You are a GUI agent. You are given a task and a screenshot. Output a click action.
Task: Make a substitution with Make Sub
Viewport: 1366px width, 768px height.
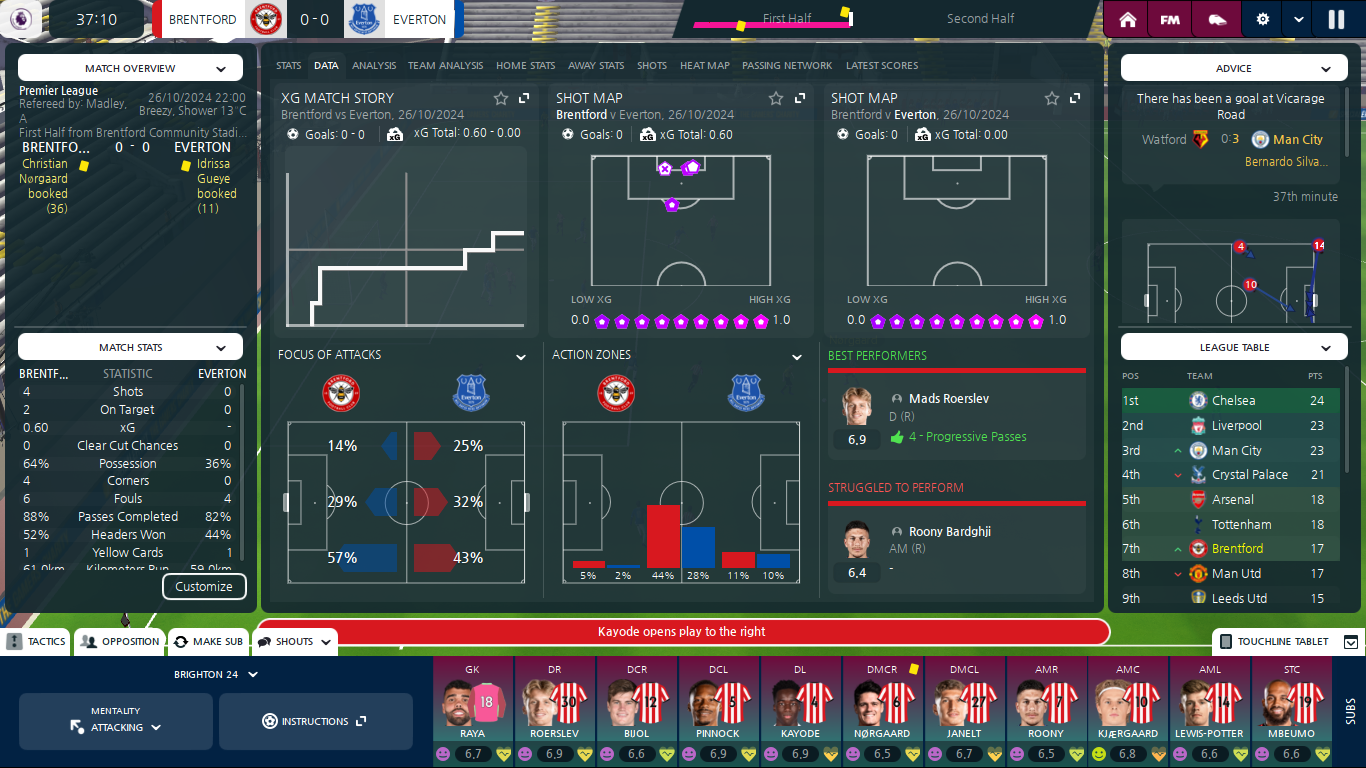pyautogui.click(x=208, y=642)
